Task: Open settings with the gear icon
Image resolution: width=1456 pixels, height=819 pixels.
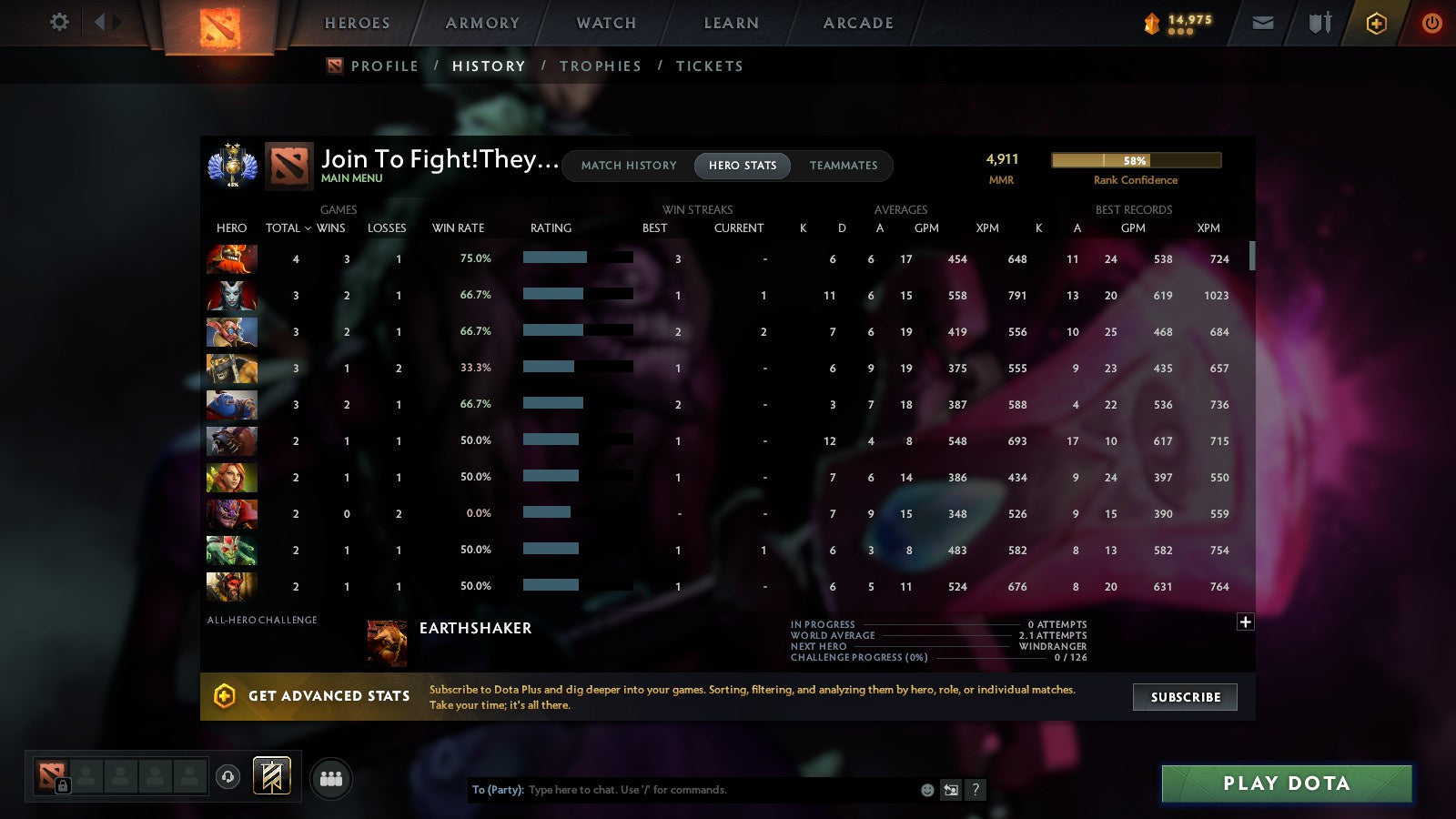Action: pos(58,23)
